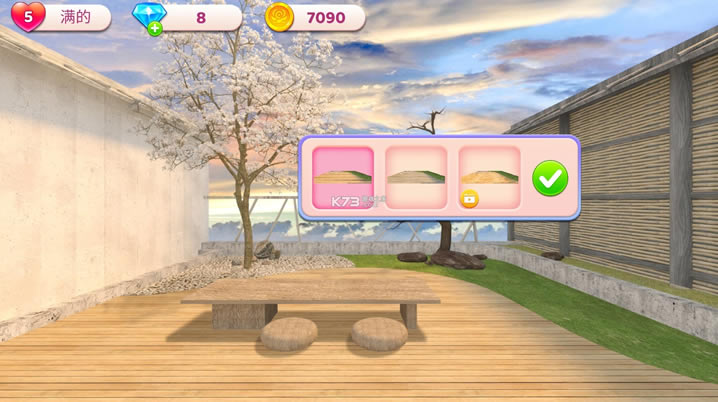Viewport: 718px width, 402px height.
Task: Choose the middle floor style option
Action: tap(416, 177)
